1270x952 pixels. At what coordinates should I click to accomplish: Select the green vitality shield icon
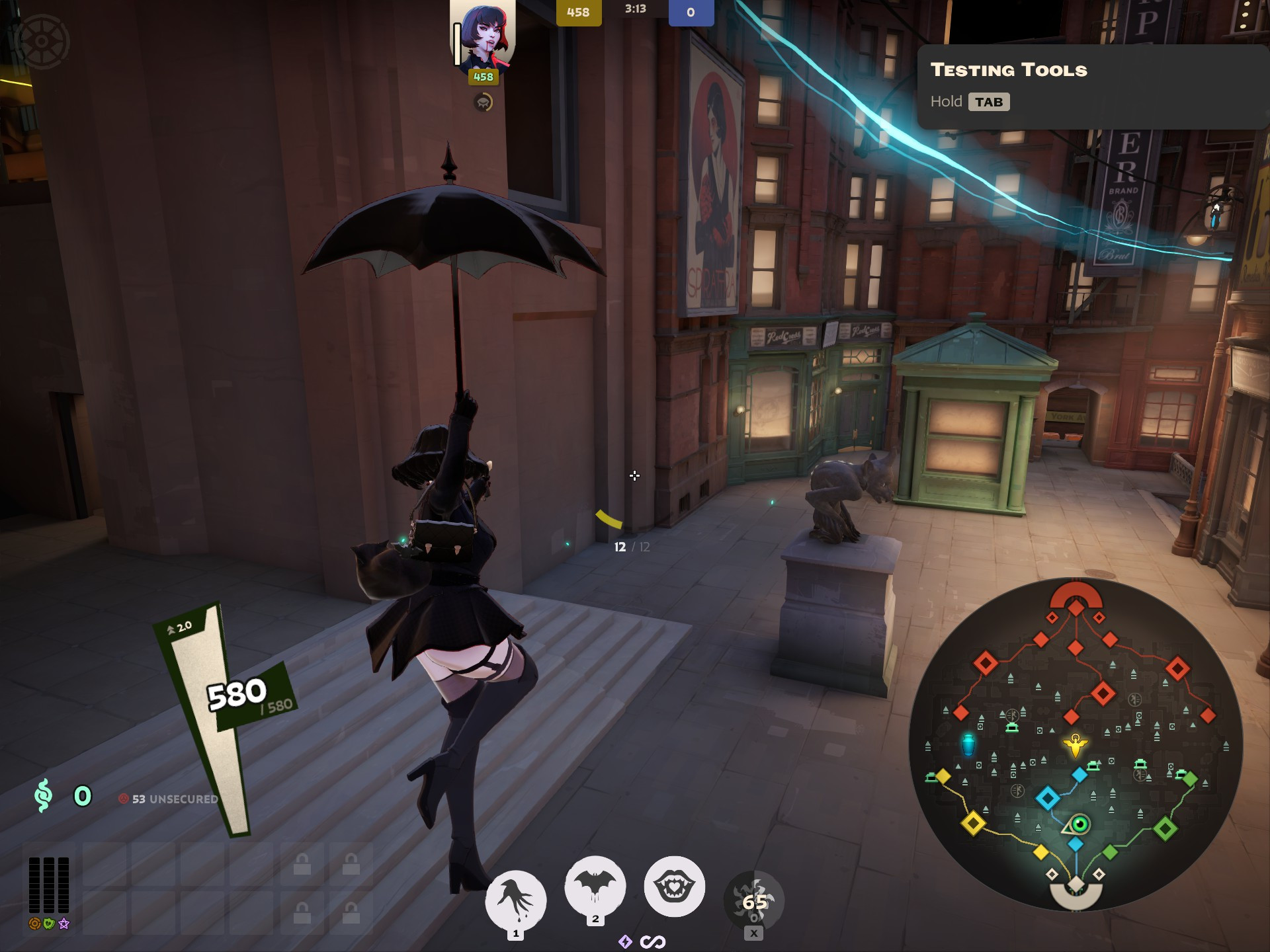49,924
